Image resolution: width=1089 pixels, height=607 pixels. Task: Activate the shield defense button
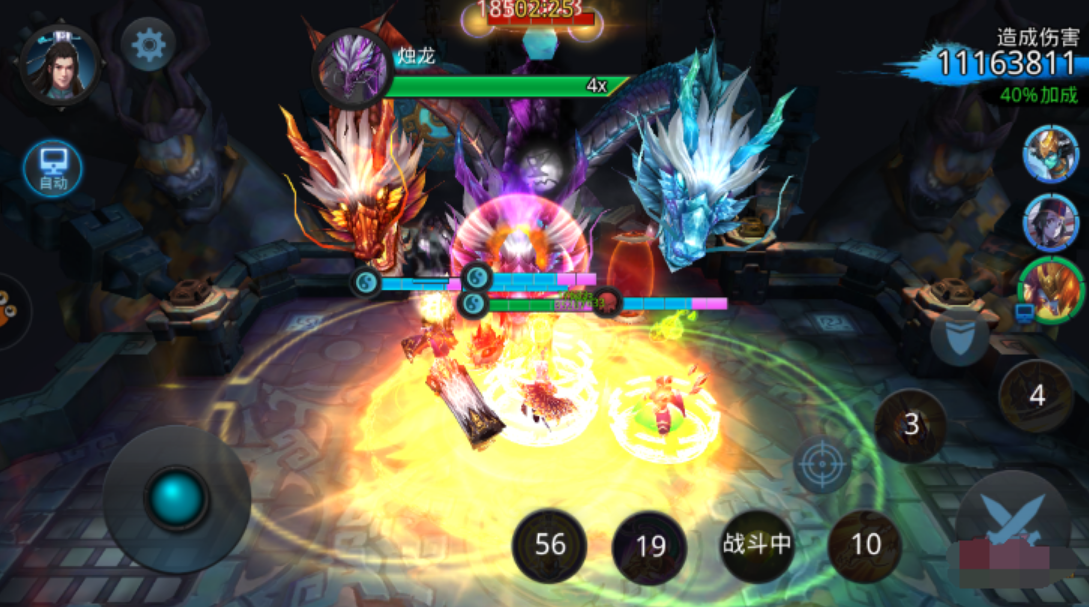[x=959, y=336]
